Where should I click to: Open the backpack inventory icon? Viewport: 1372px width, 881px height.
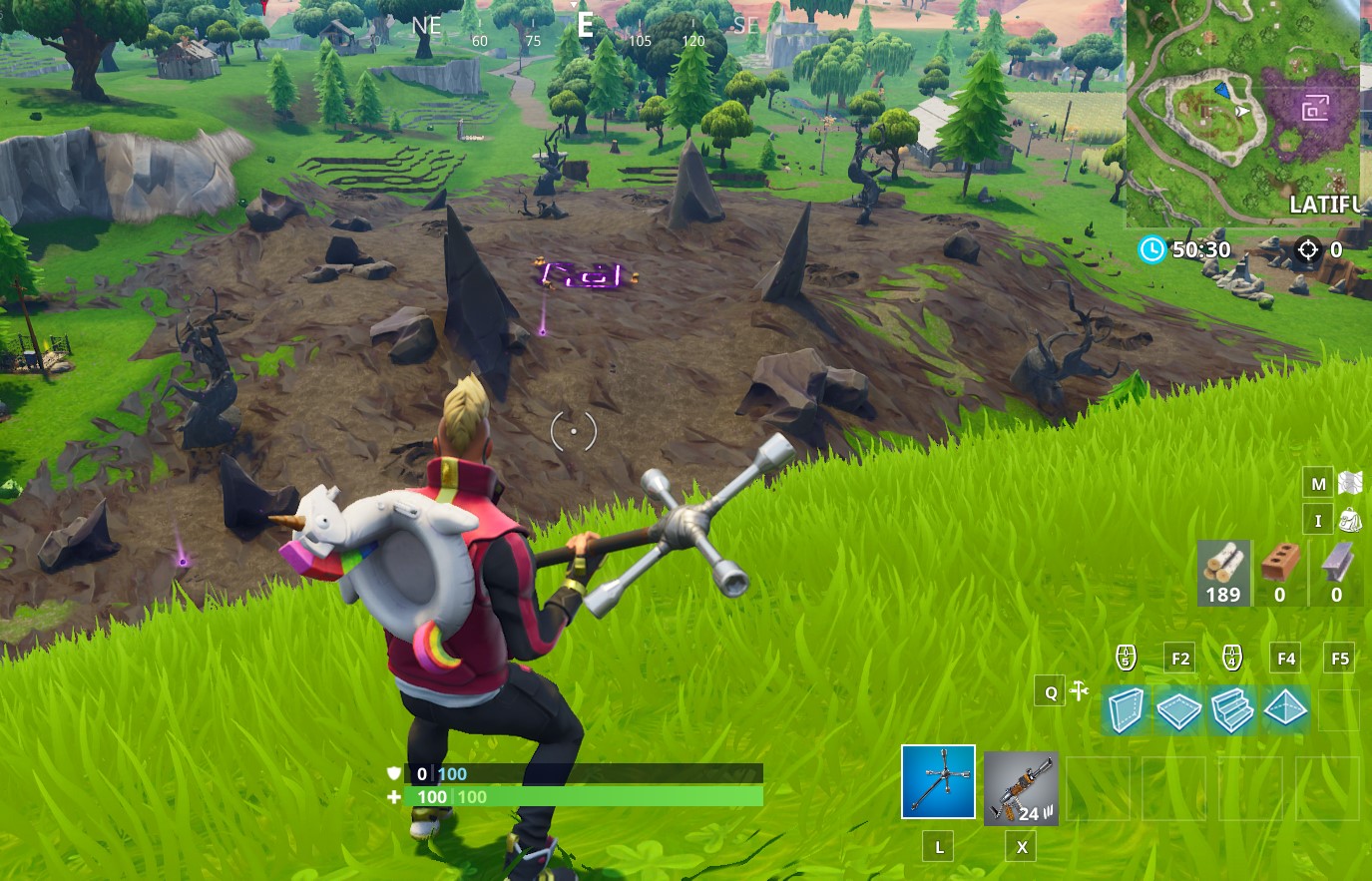pyautogui.click(x=1352, y=520)
